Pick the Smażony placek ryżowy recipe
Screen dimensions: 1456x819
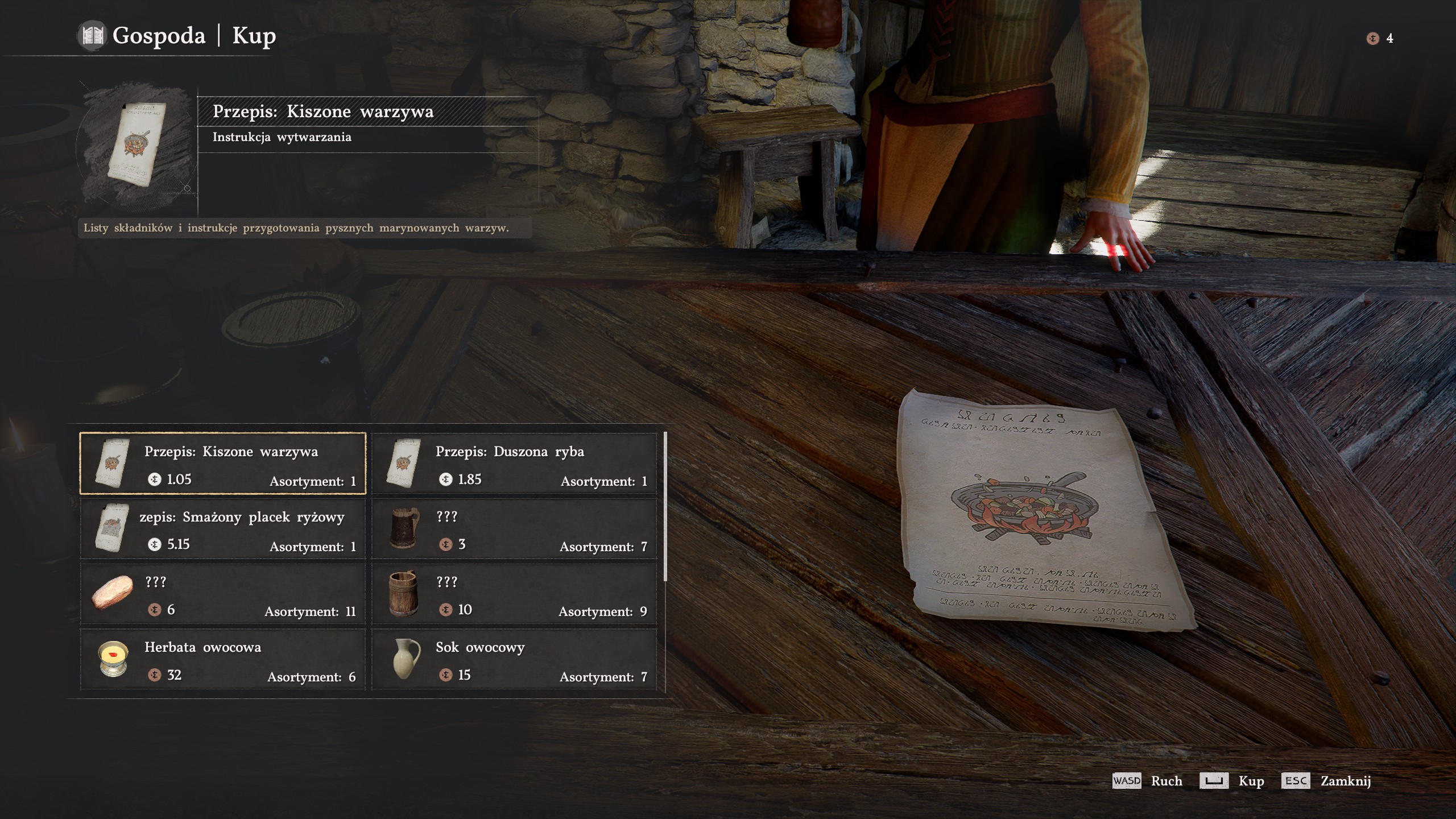[x=222, y=529]
